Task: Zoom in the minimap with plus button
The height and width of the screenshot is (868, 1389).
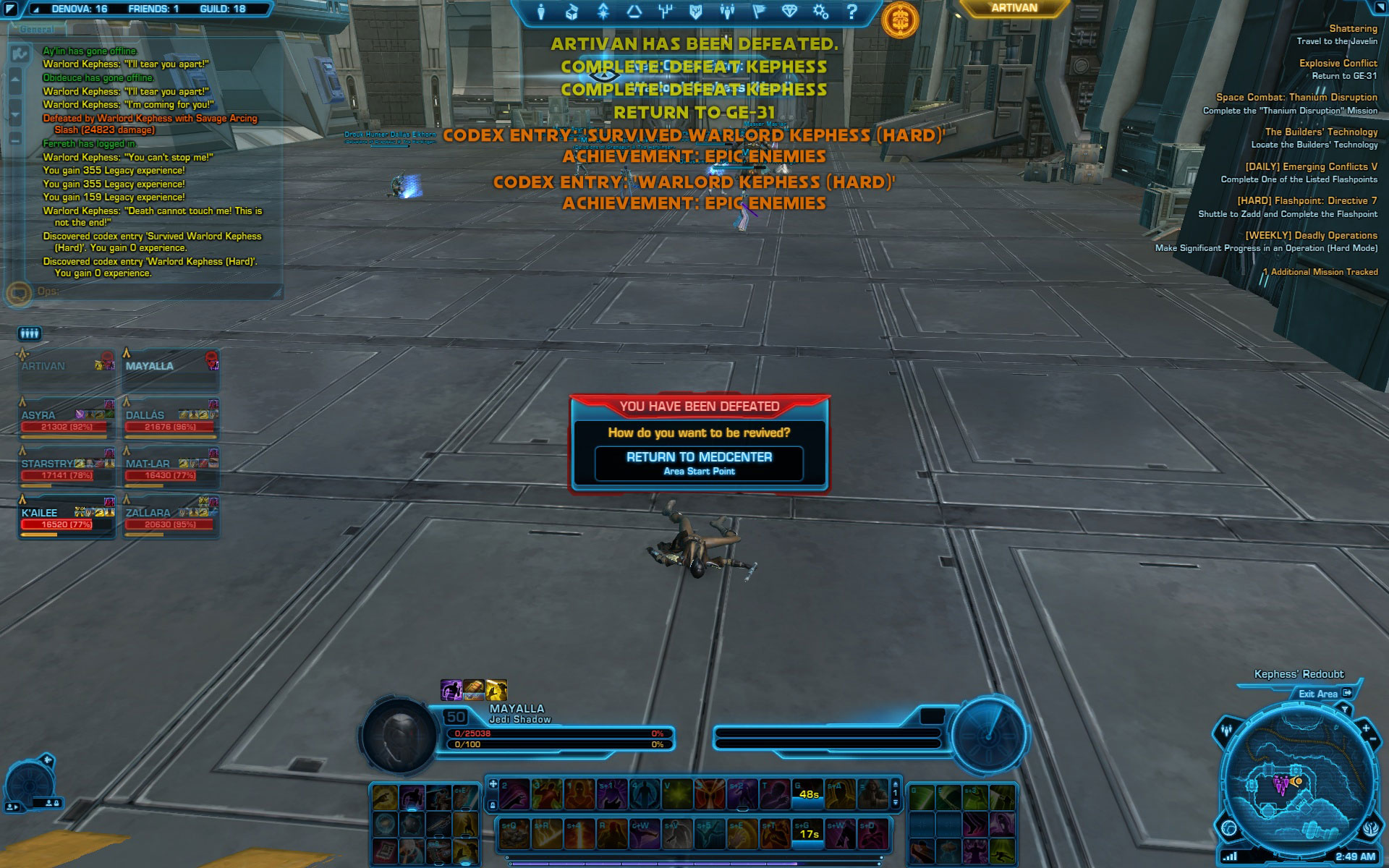Action: [1365, 728]
